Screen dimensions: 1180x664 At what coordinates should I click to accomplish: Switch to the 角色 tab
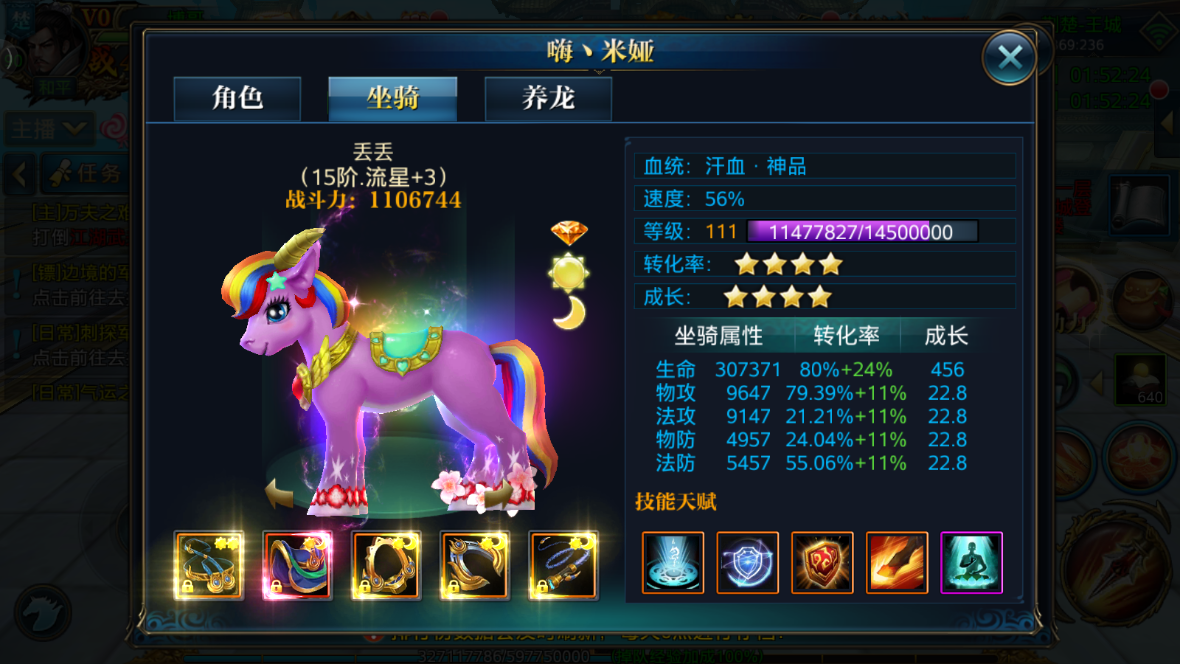click(238, 99)
